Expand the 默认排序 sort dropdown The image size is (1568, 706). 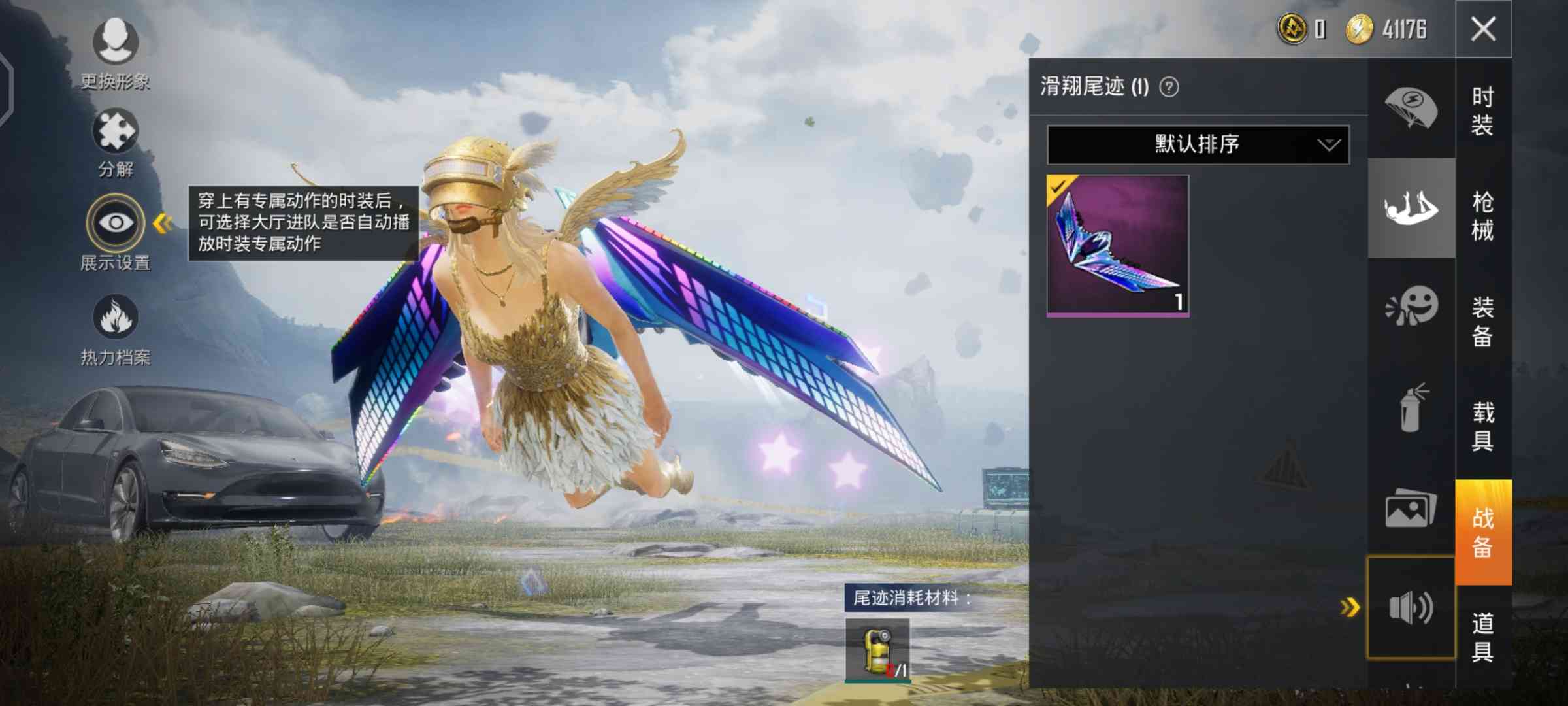pos(1198,144)
